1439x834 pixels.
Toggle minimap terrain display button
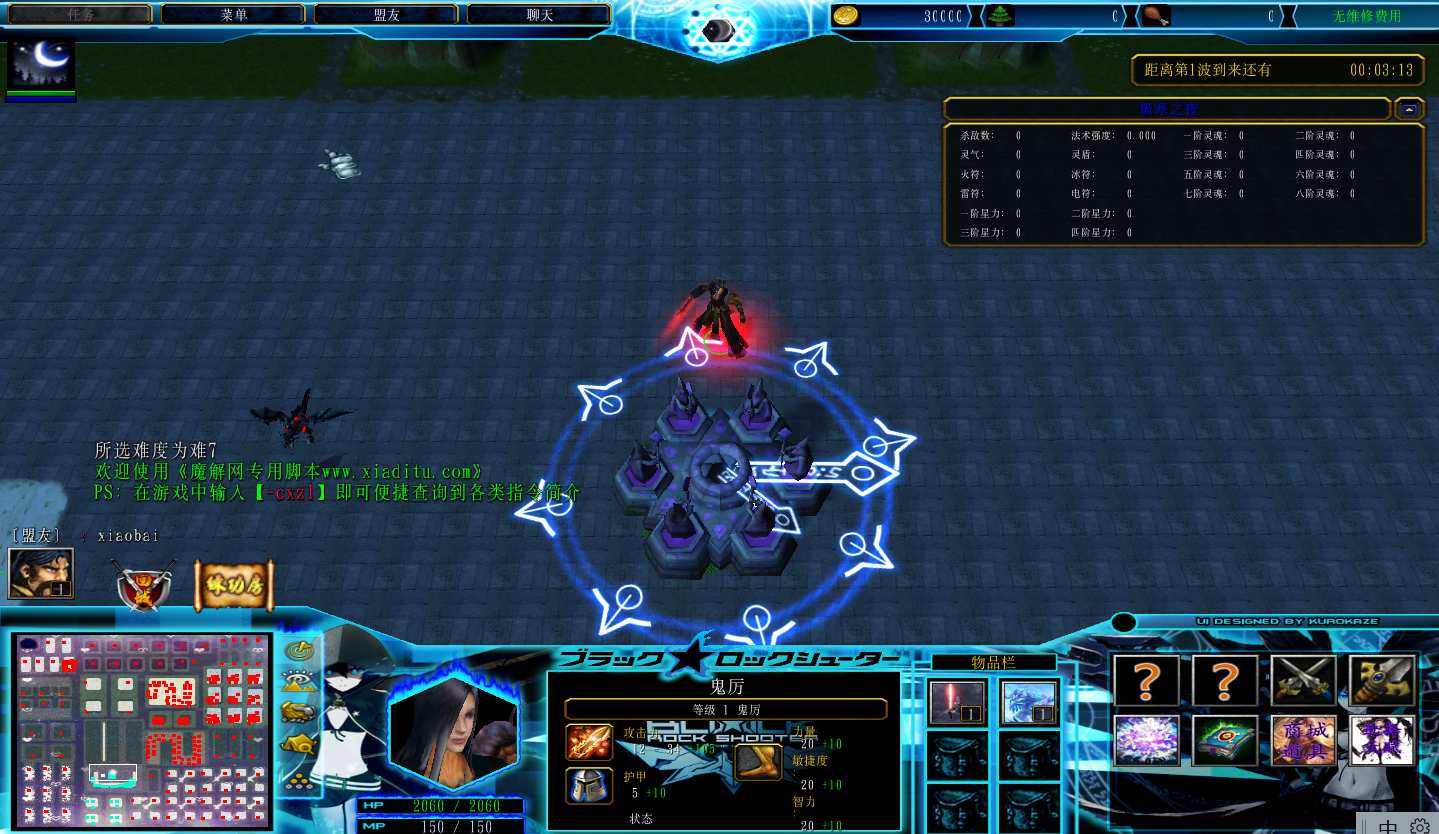click(x=298, y=682)
